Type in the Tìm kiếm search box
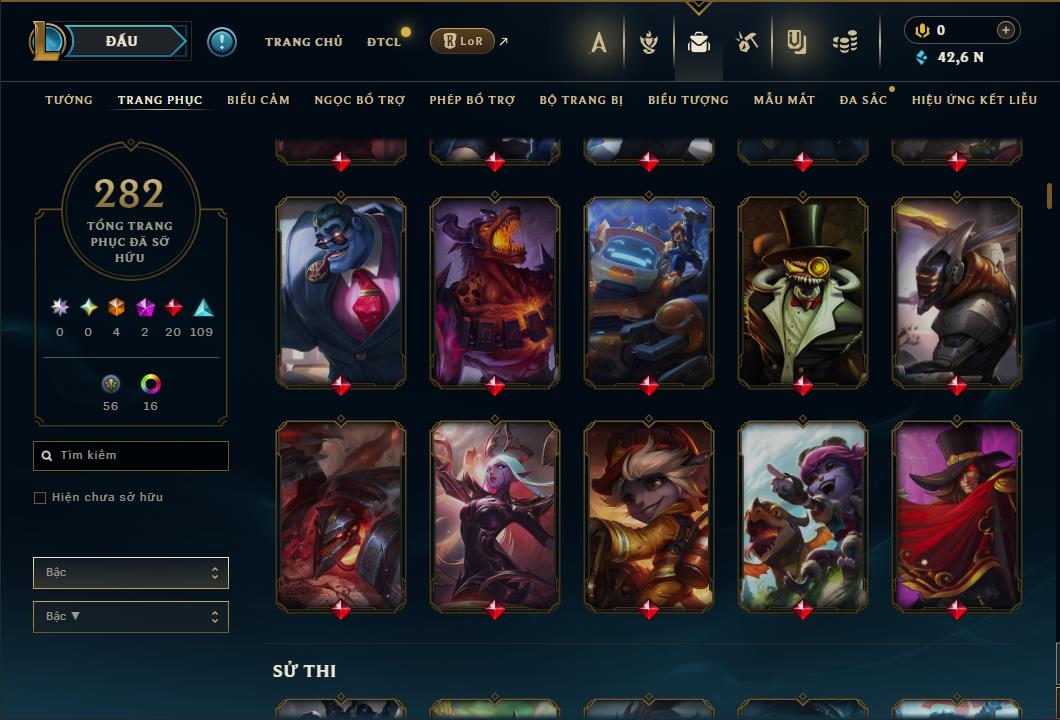The image size is (1060, 720). pyautogui.click(x=140, y=456)
